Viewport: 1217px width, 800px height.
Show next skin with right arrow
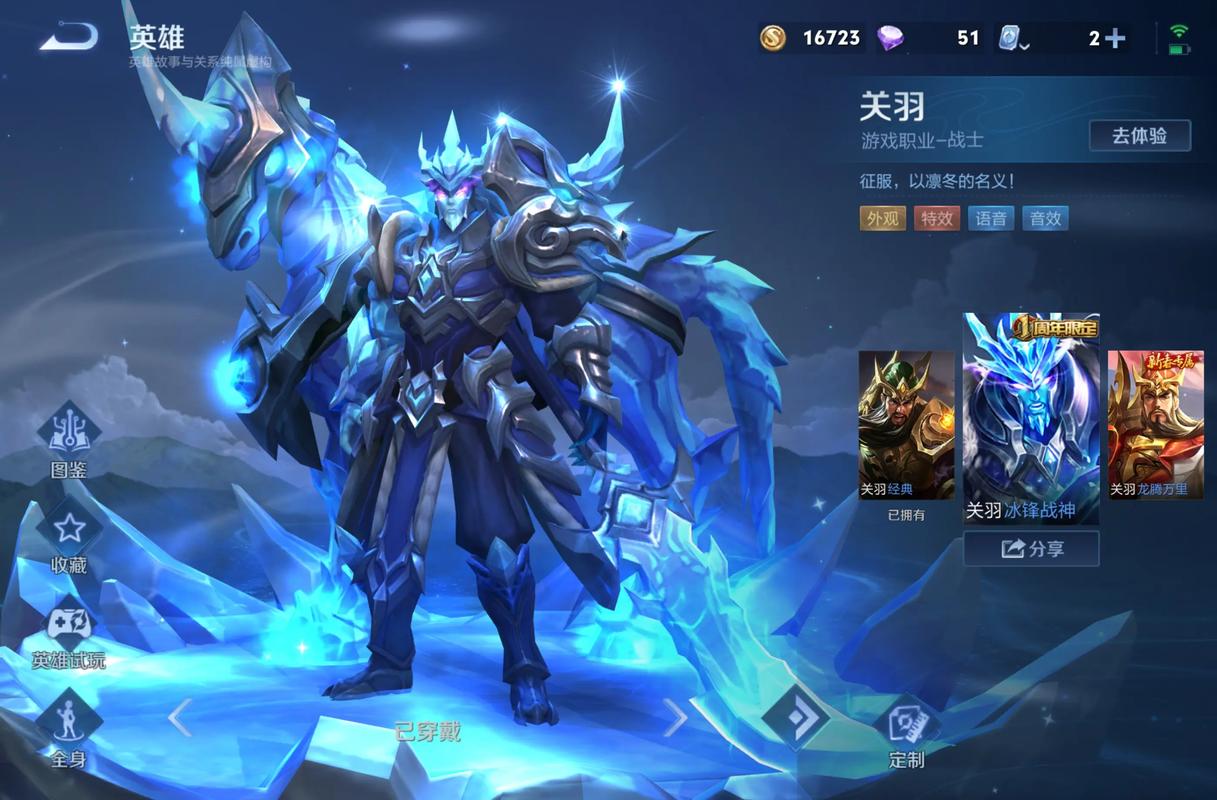click(x=676, y=718)
